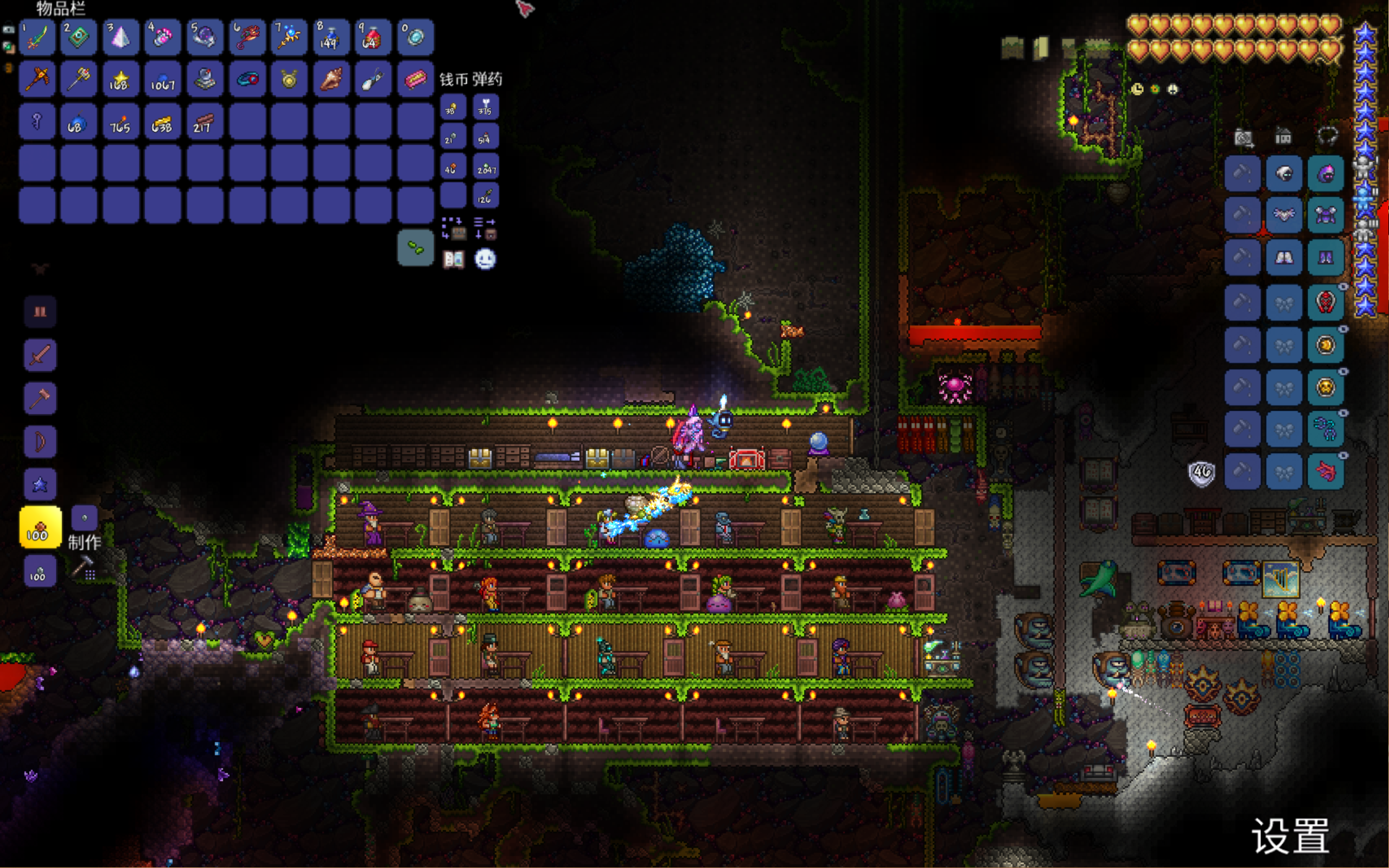Image resolution: width=1389 pixels, height=868 pixels.
Task: Open the emote smiley face menu
Action: click(x=485, y=259)
